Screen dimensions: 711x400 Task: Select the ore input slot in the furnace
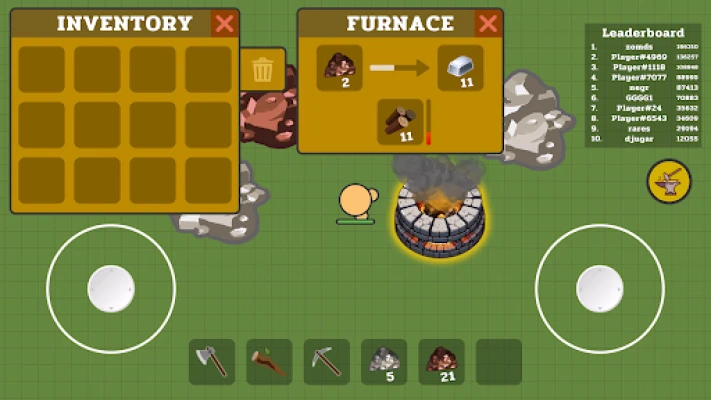tap(340, 69)
